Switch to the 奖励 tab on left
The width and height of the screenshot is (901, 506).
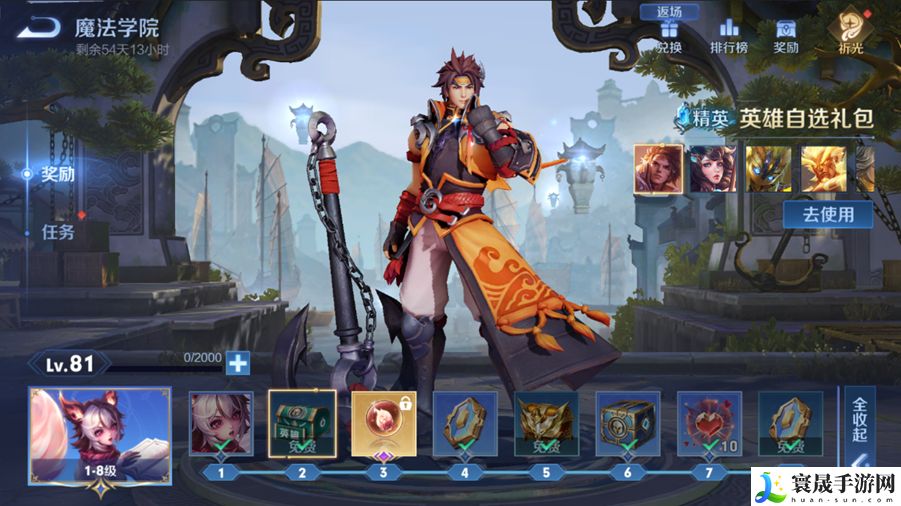57,174
